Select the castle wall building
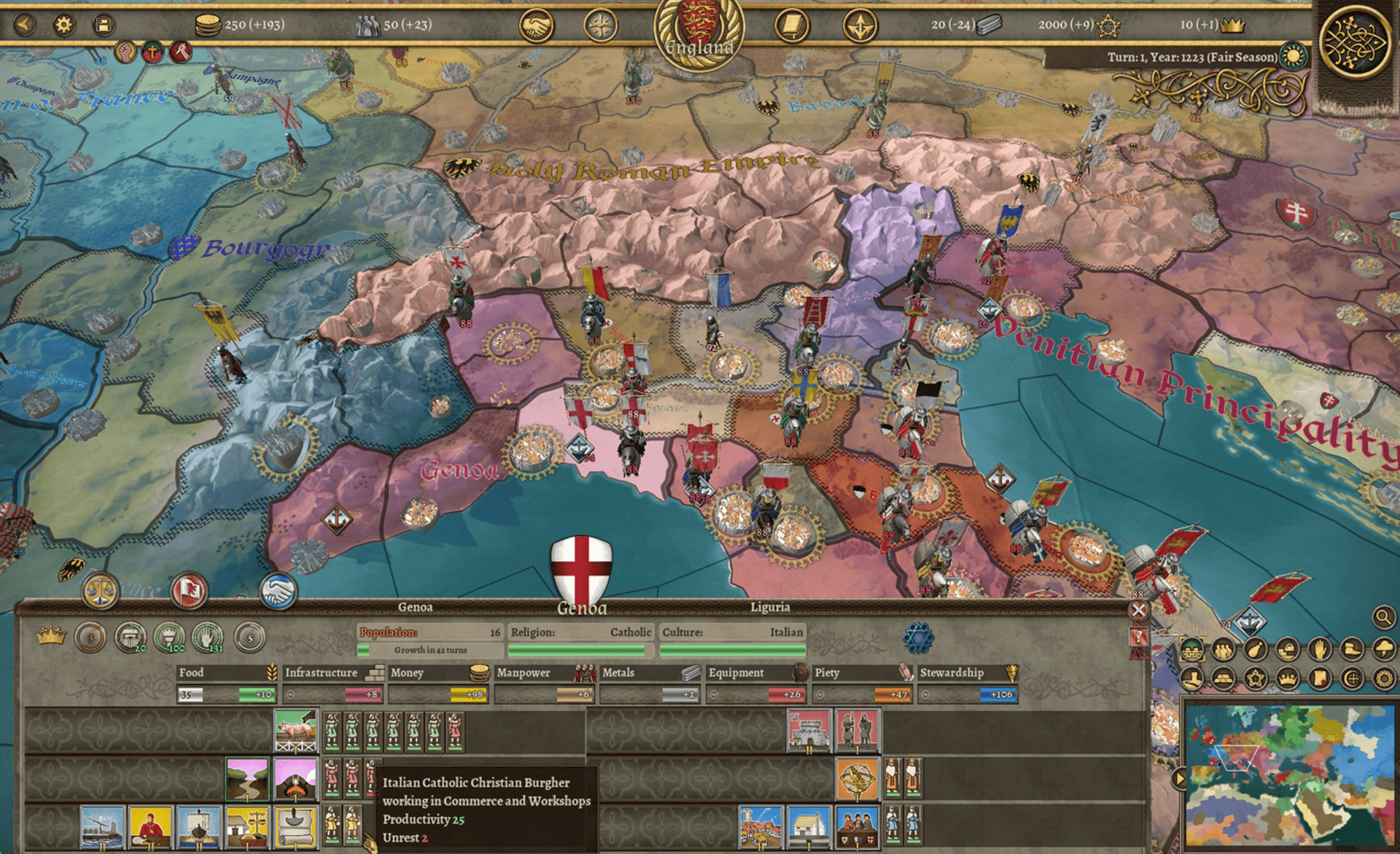 tap(809, 730)
